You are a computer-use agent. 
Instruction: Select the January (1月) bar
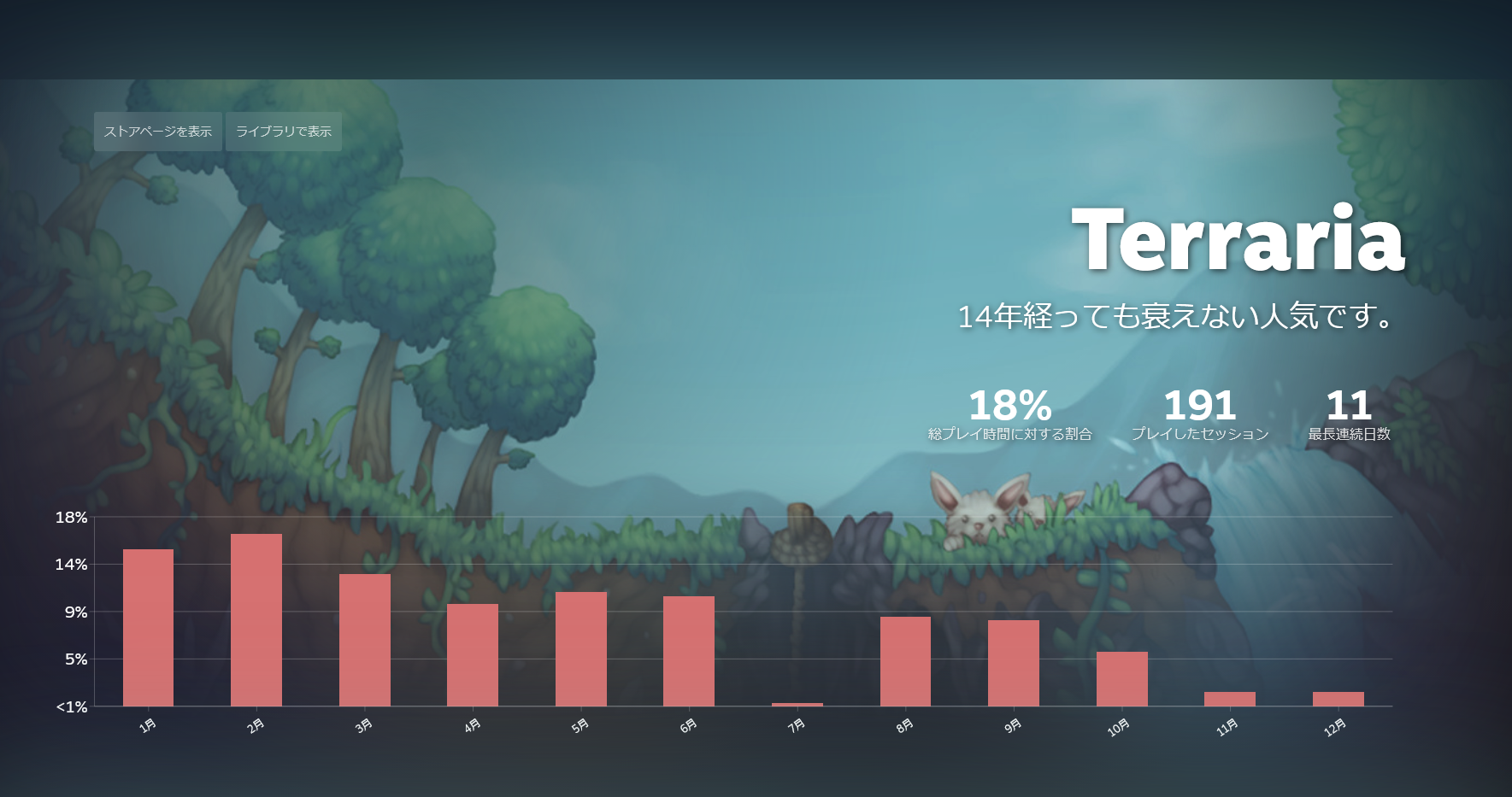pyautogui.click(x=148, y=628)
